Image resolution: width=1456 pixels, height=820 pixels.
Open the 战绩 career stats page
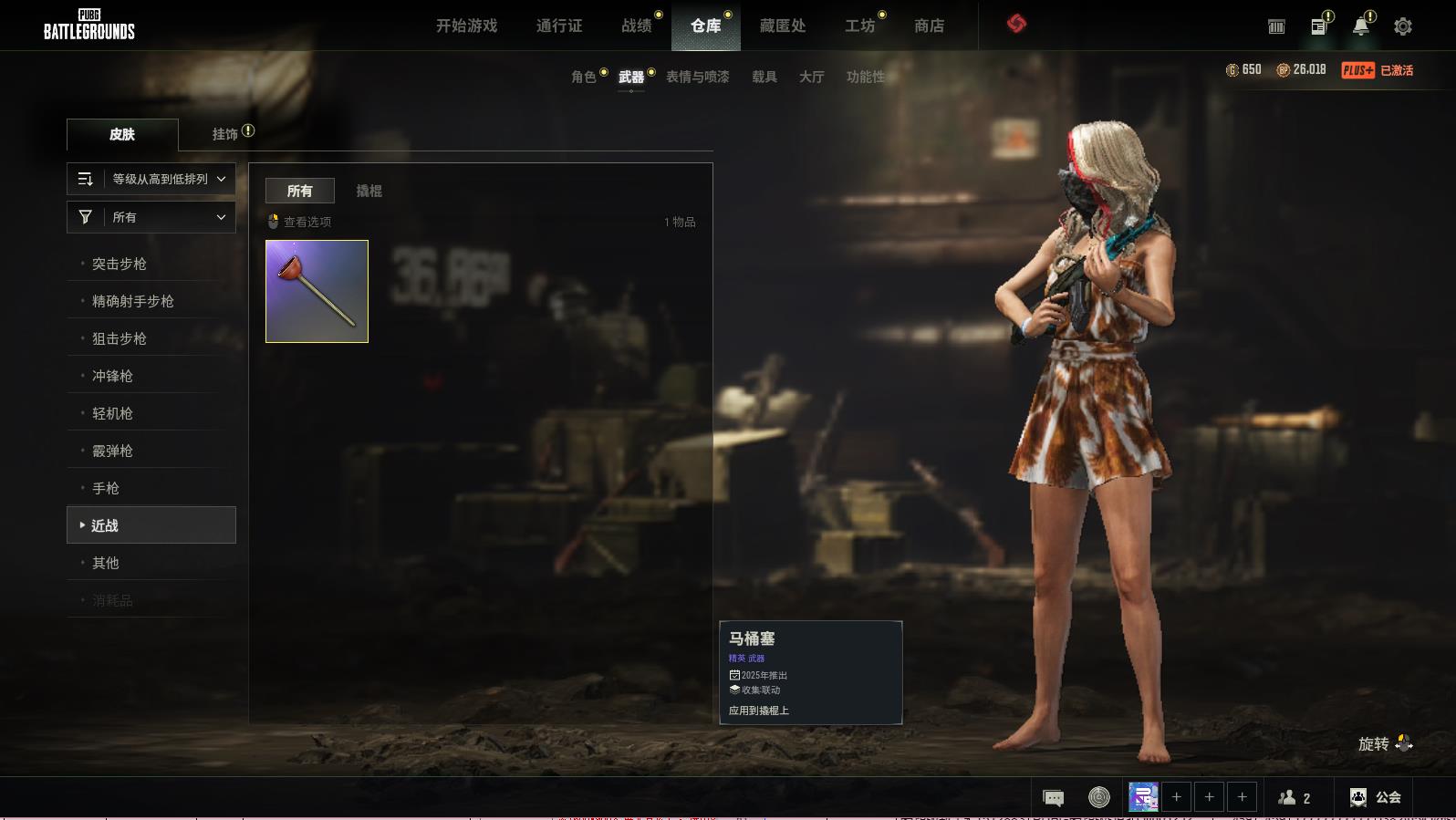637,26
